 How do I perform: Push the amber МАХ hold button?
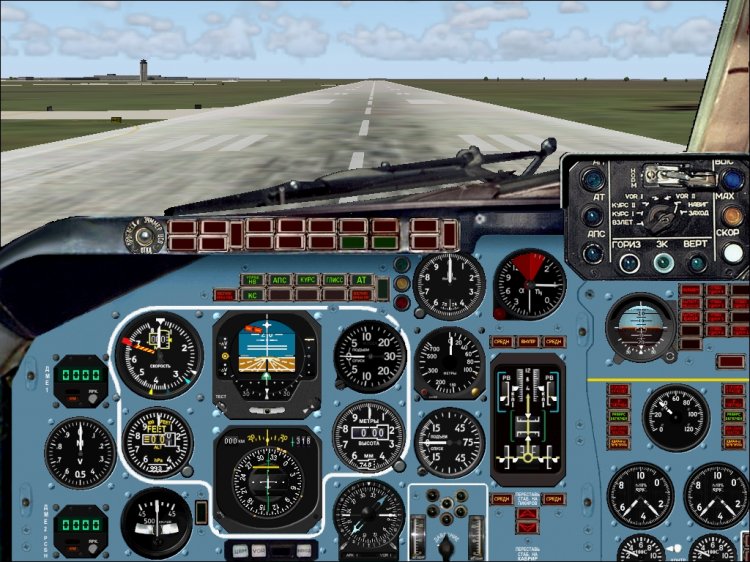[733, 214]
